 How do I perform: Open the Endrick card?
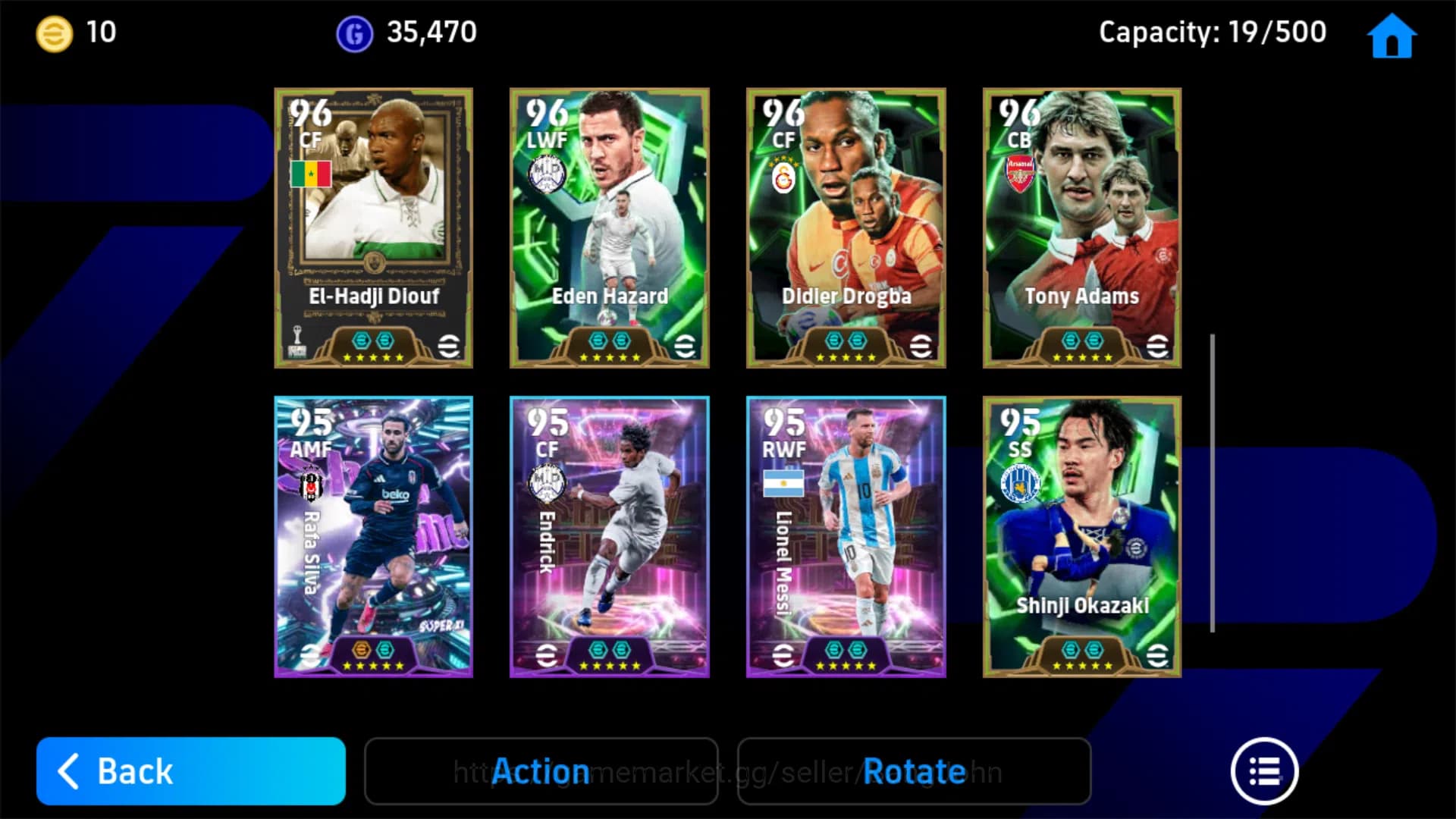(x=609, y=531)
